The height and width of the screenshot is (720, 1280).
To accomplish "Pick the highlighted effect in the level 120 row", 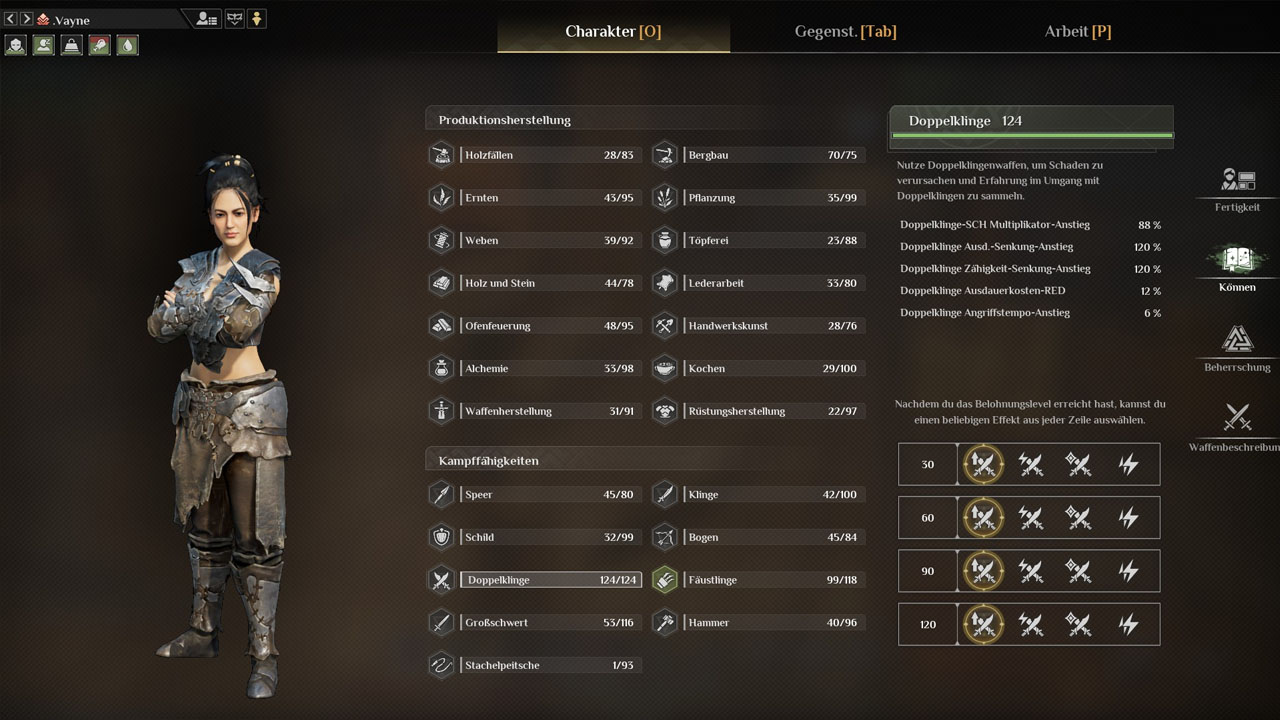I will (x=982, y=624).
